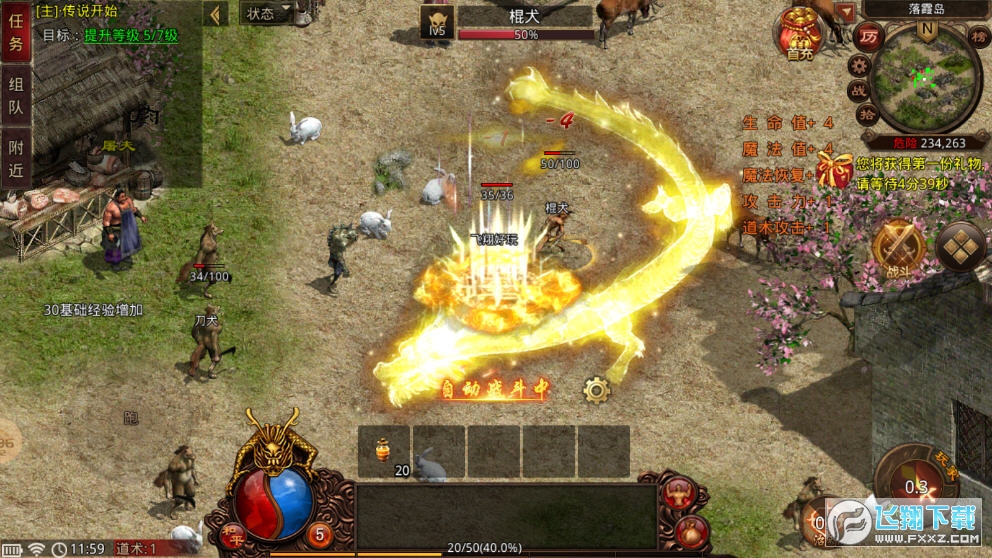Open the 状态 status dropdown

click(x=268, y=13)
